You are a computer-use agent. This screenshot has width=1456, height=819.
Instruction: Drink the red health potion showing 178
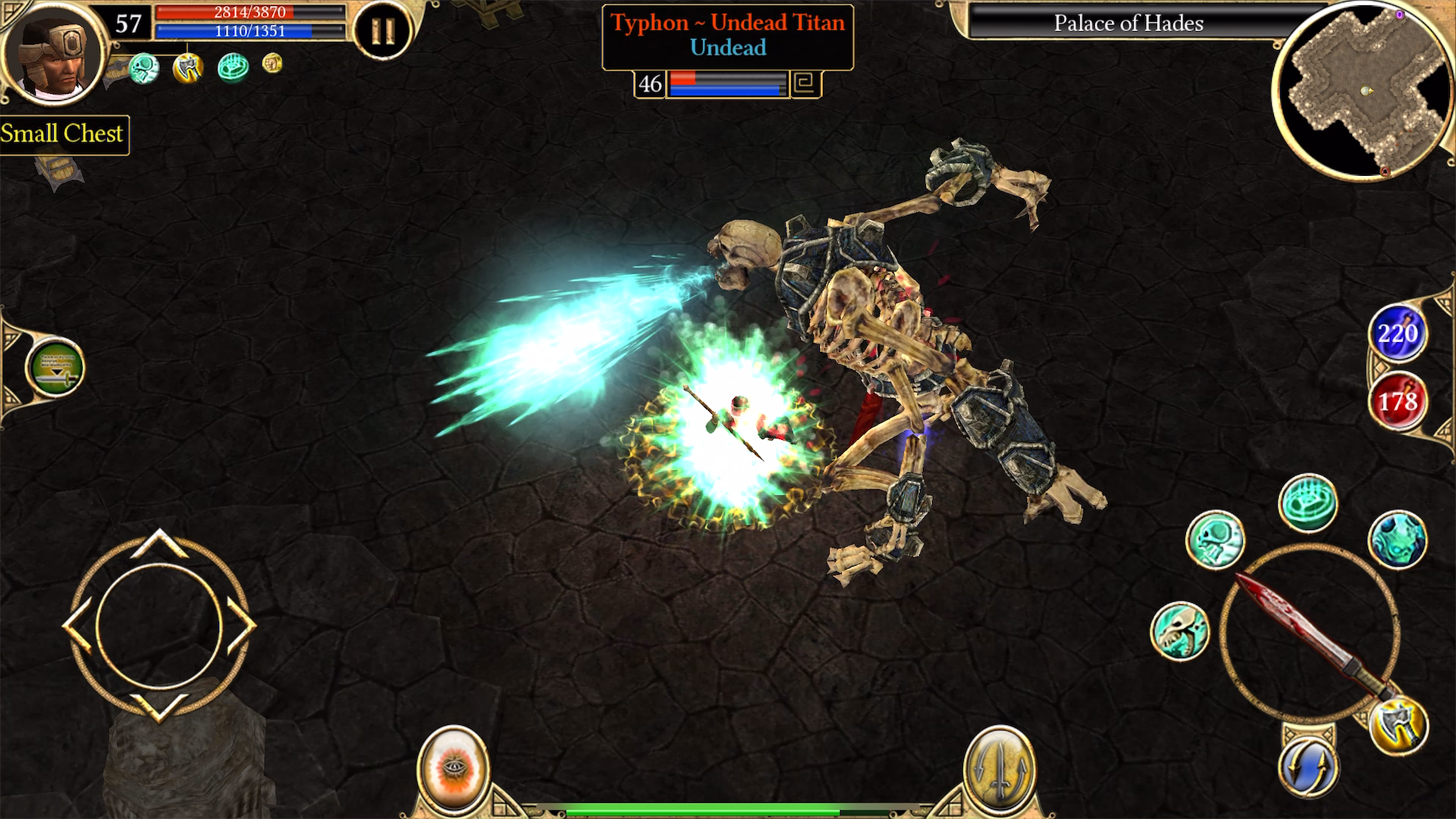(x=1400, y=399)
